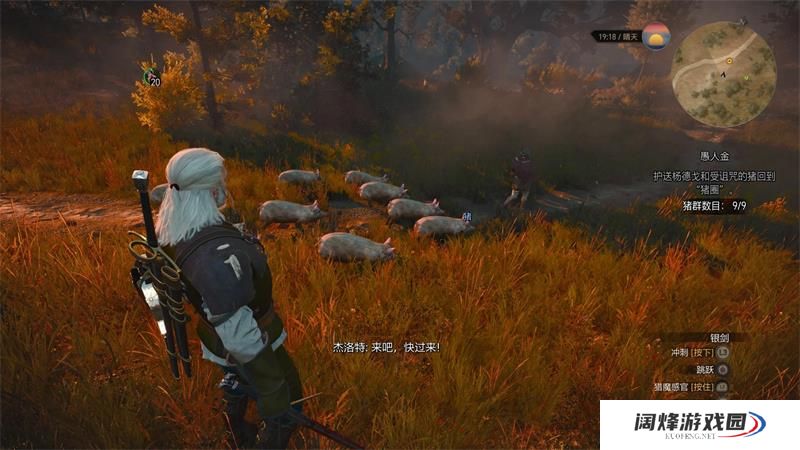The image size is (800, 450).
Task: Click the green-ringed buff icon showing 20
Action: 150,75
